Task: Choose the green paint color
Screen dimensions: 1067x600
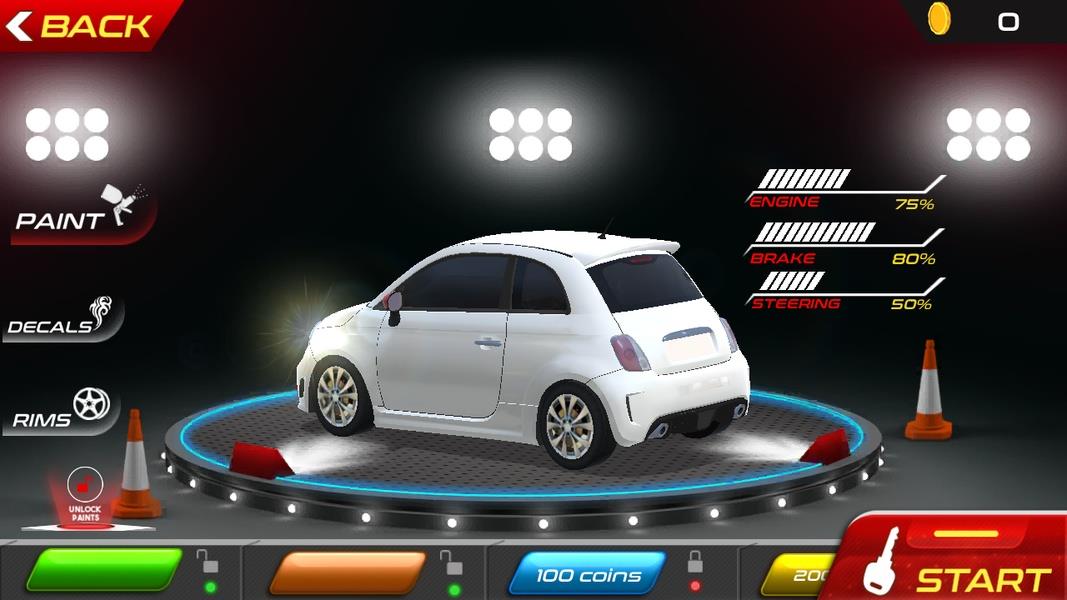Action: 104,571
